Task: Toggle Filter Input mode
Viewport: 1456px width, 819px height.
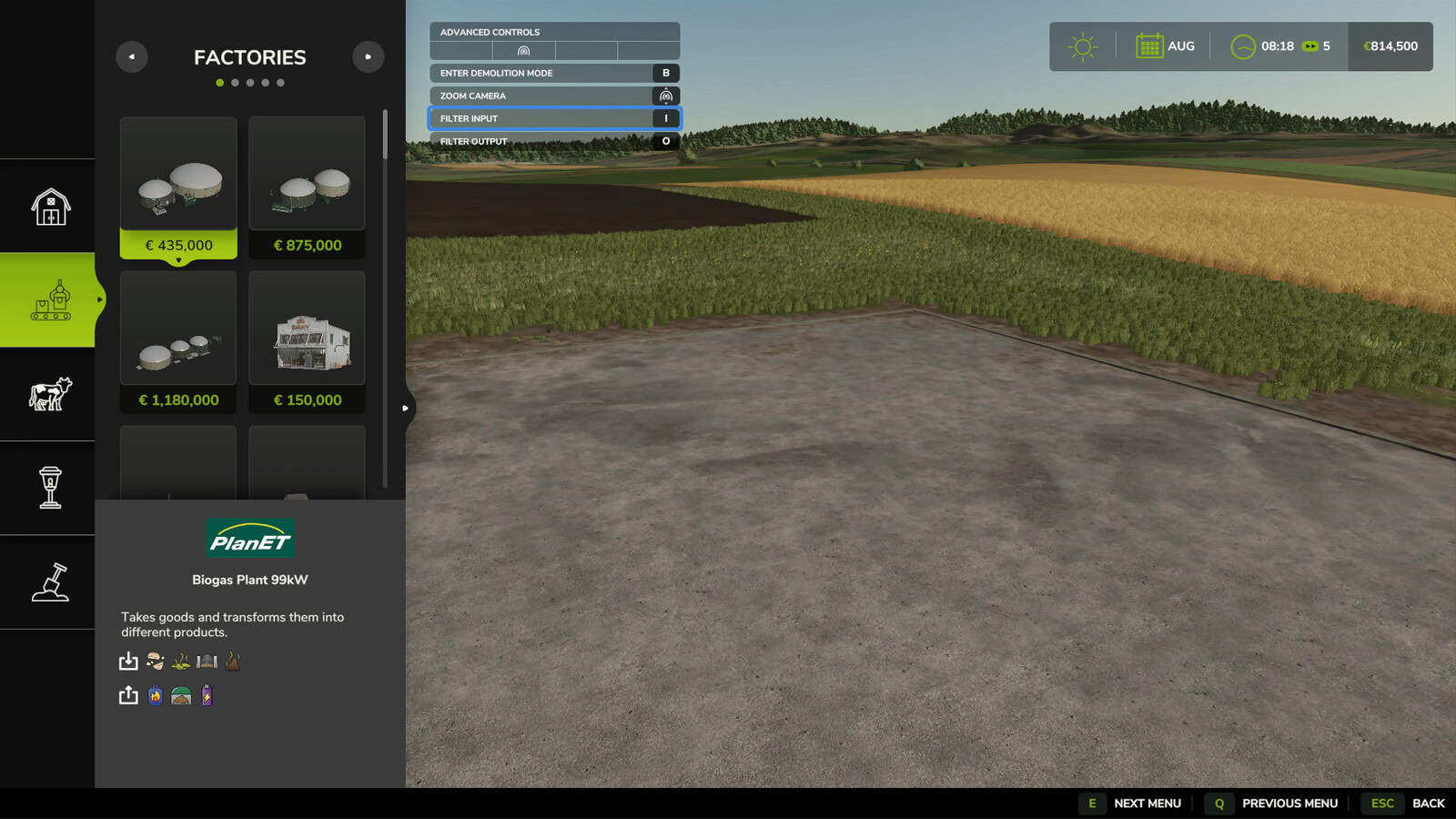Action: (x=554, y=118)
